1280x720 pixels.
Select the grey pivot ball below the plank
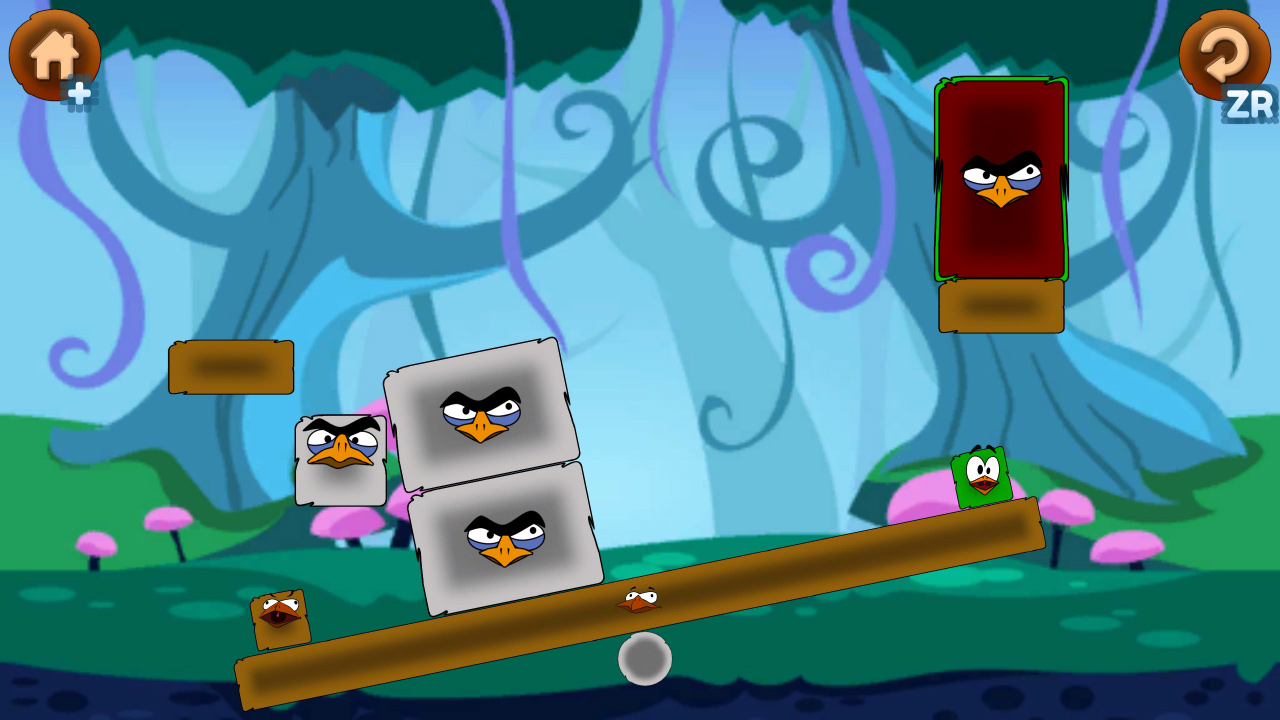[x=645, y=660]
